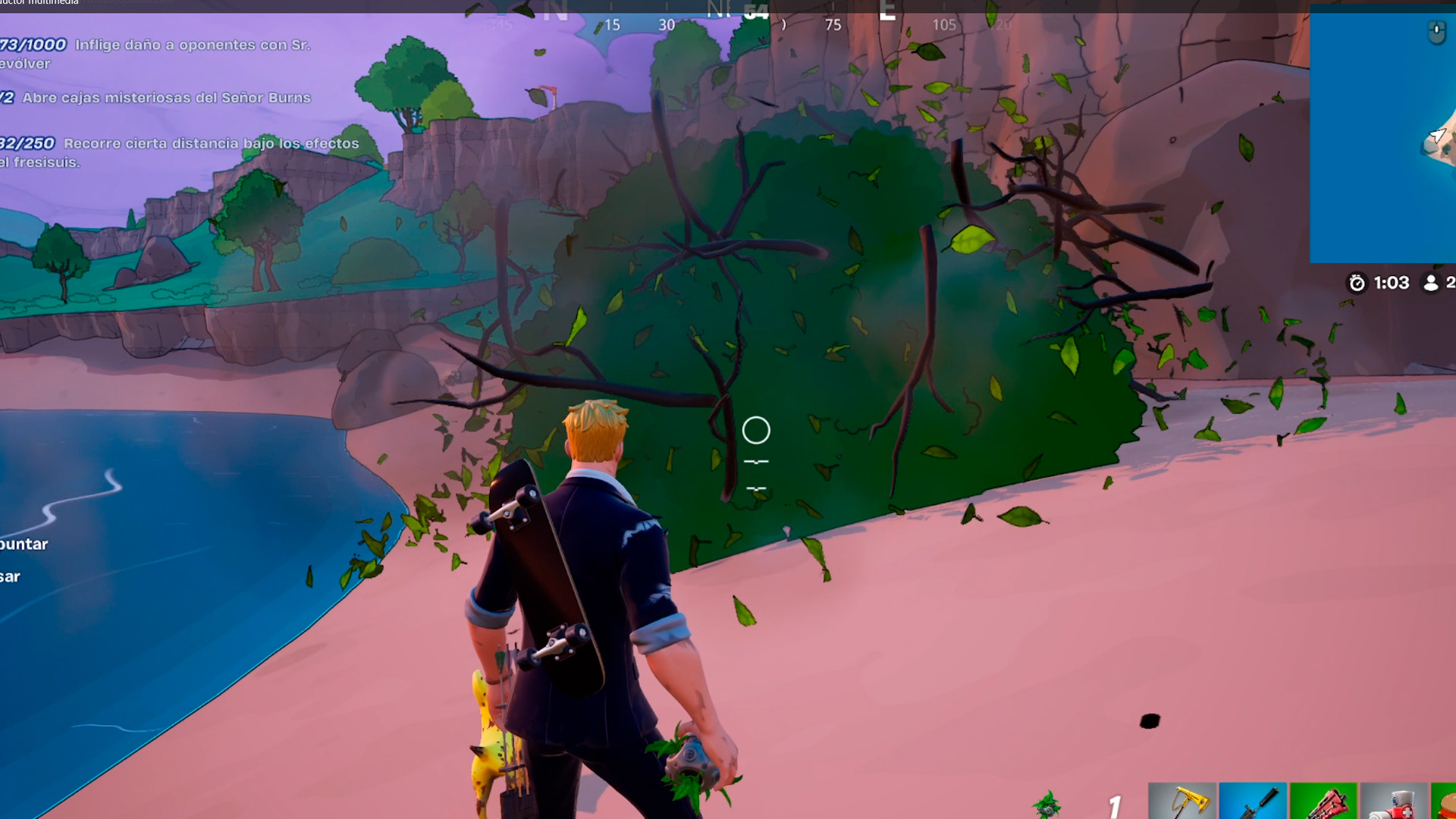Select the bandages item slot

1393,802
